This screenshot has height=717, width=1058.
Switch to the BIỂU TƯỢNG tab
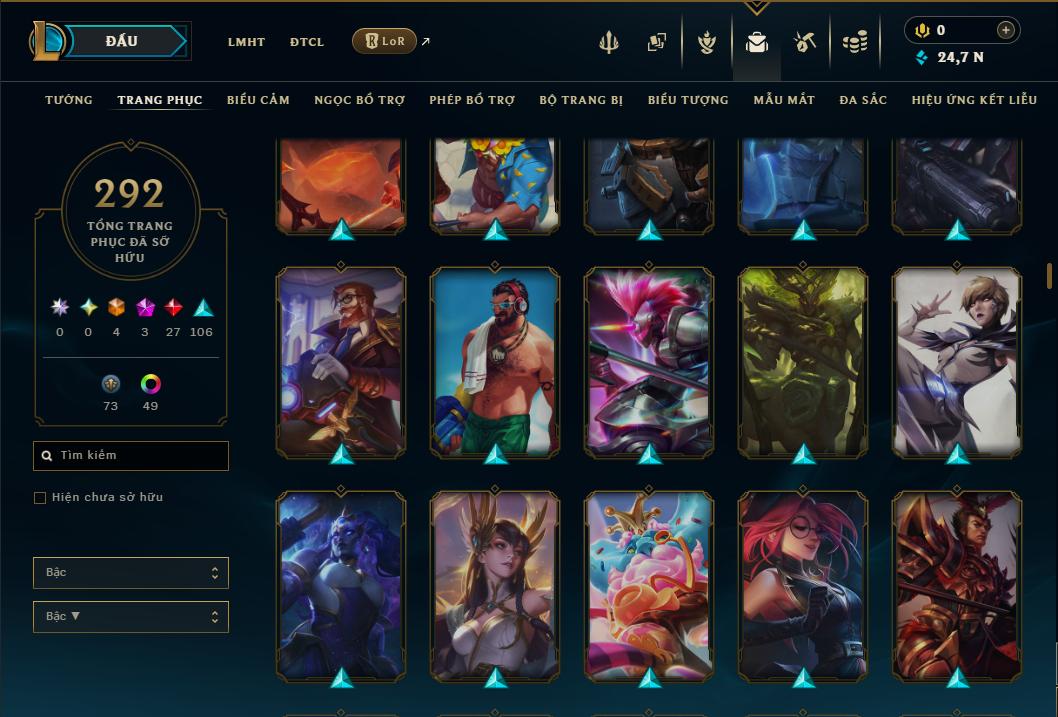tap(688, 100)
